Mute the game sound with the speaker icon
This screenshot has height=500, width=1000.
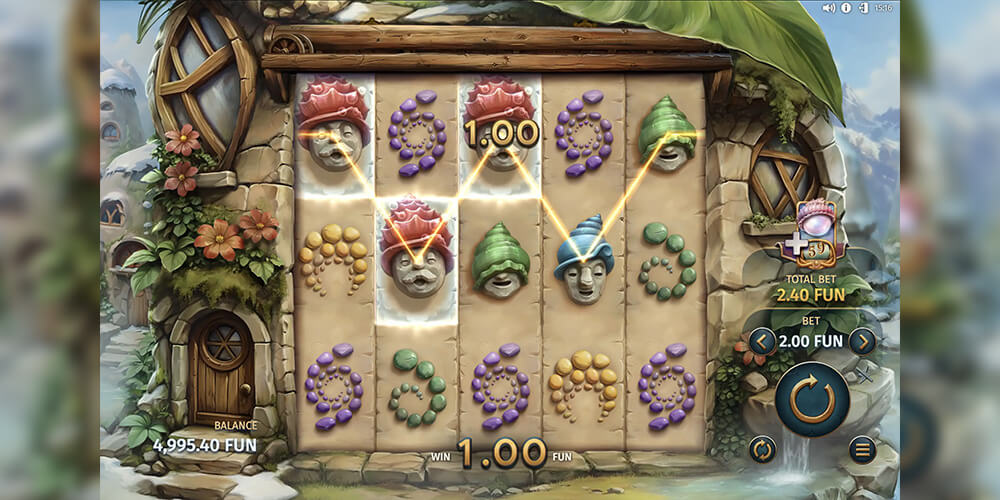point(828,8)
